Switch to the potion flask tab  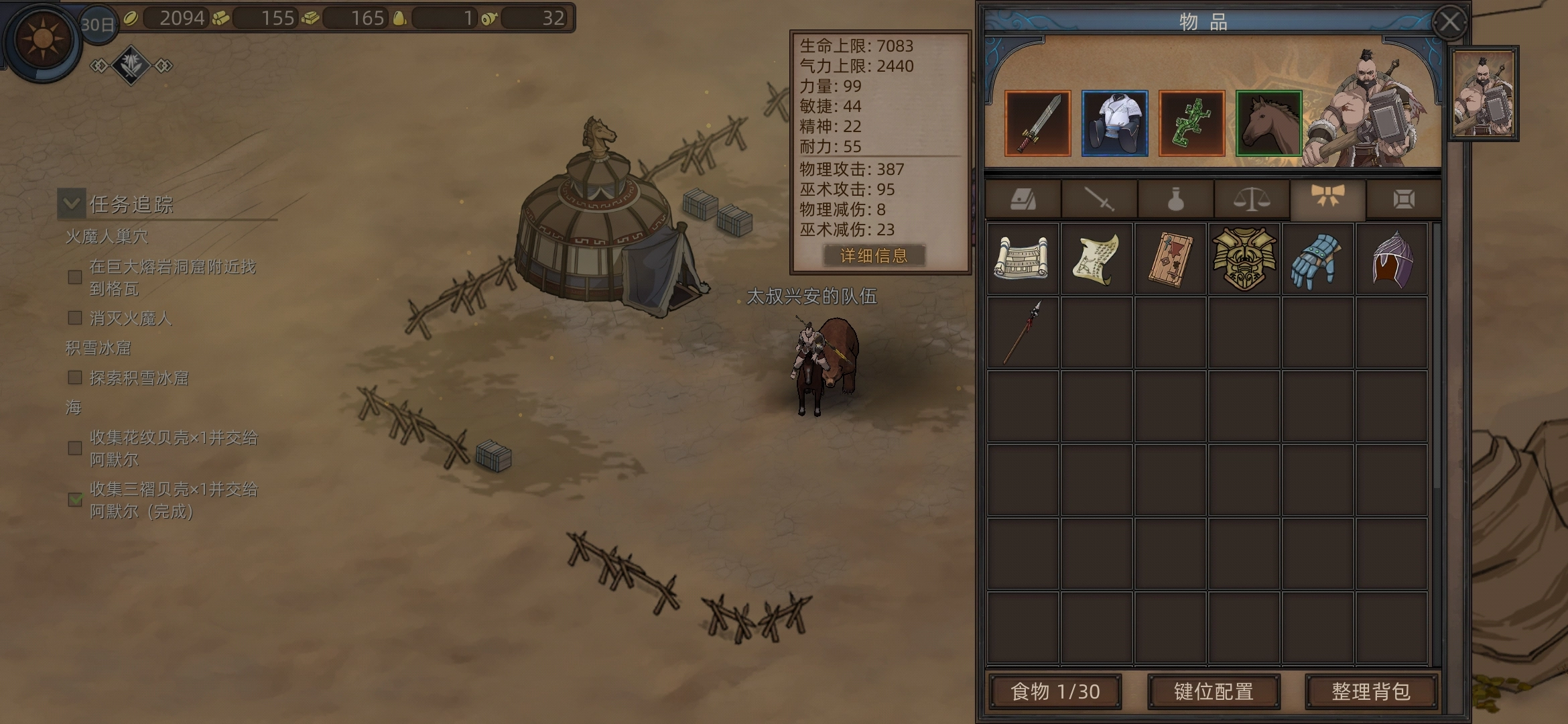(x=1175, y=199)
